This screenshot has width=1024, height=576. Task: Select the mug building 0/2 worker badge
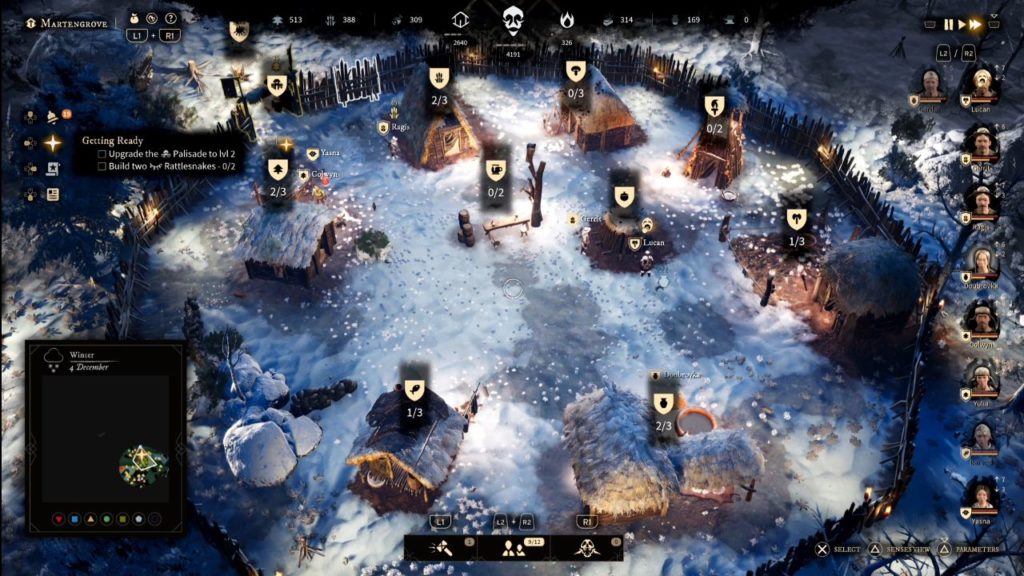pos(495,176)
